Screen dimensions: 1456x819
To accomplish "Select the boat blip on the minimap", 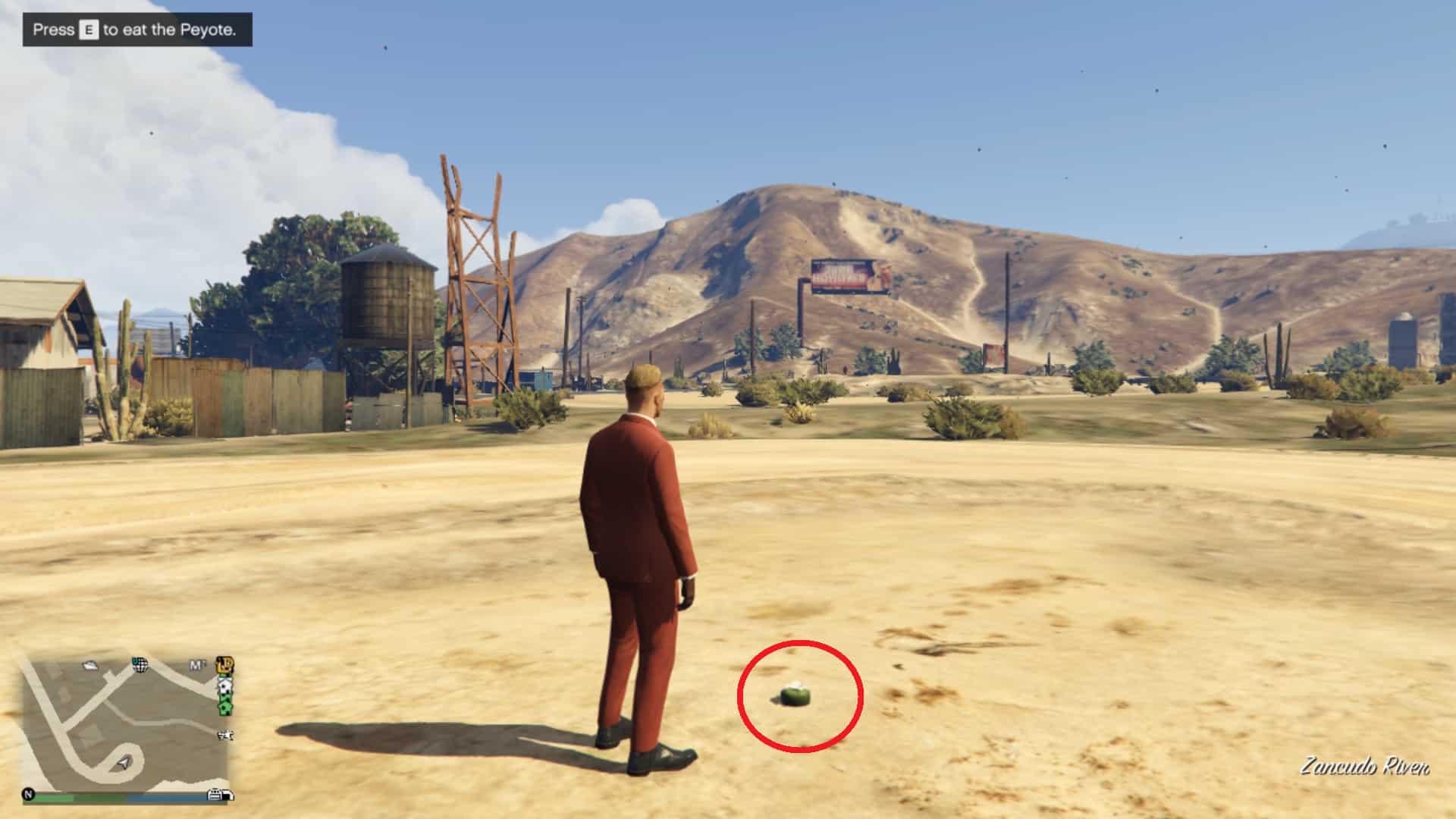I will point(91,665).
